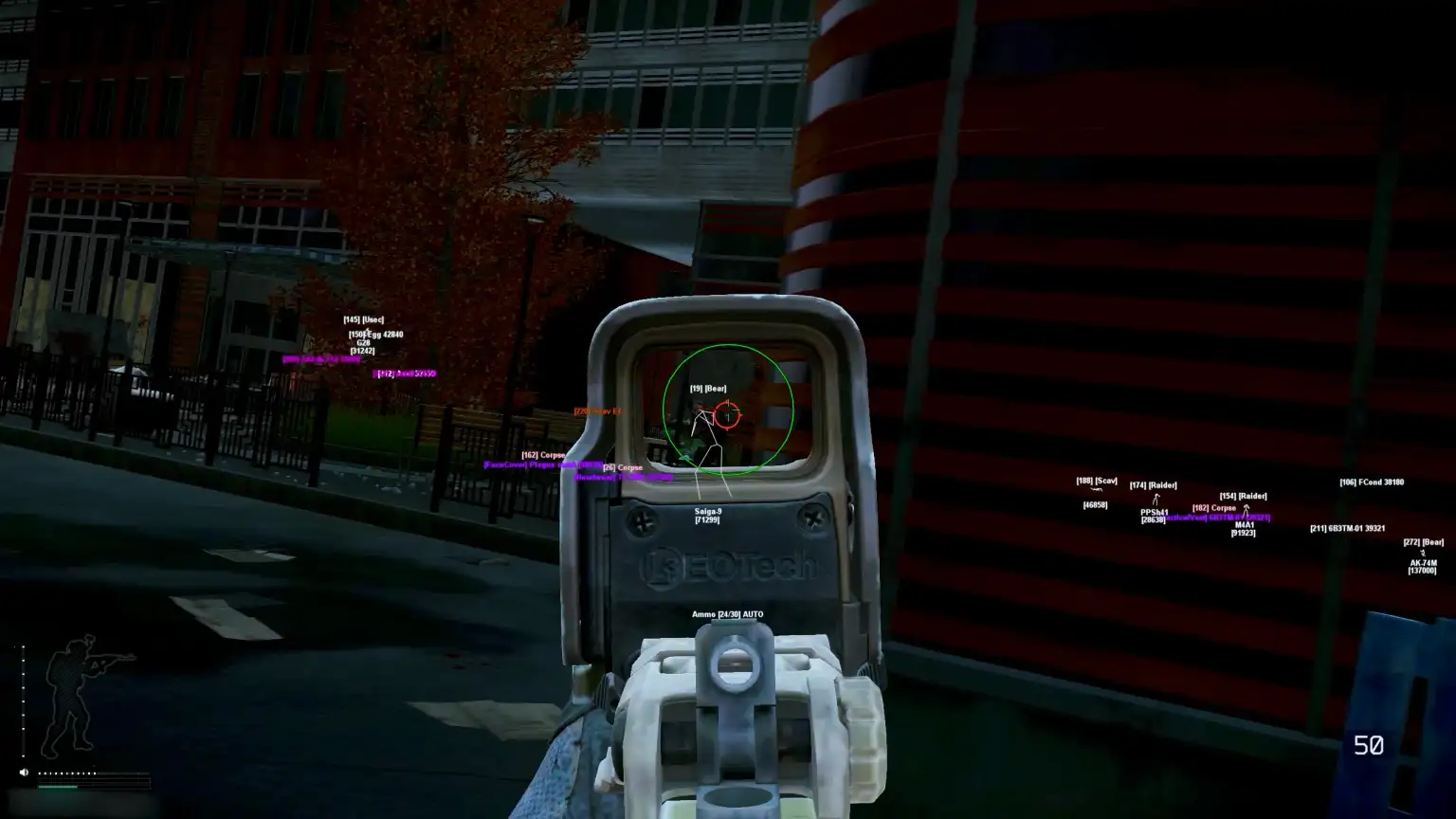Viewport: 1456px width, 819px height.
Task: Click the '[162] Corpse' marker text
Action: coord(543,454)
